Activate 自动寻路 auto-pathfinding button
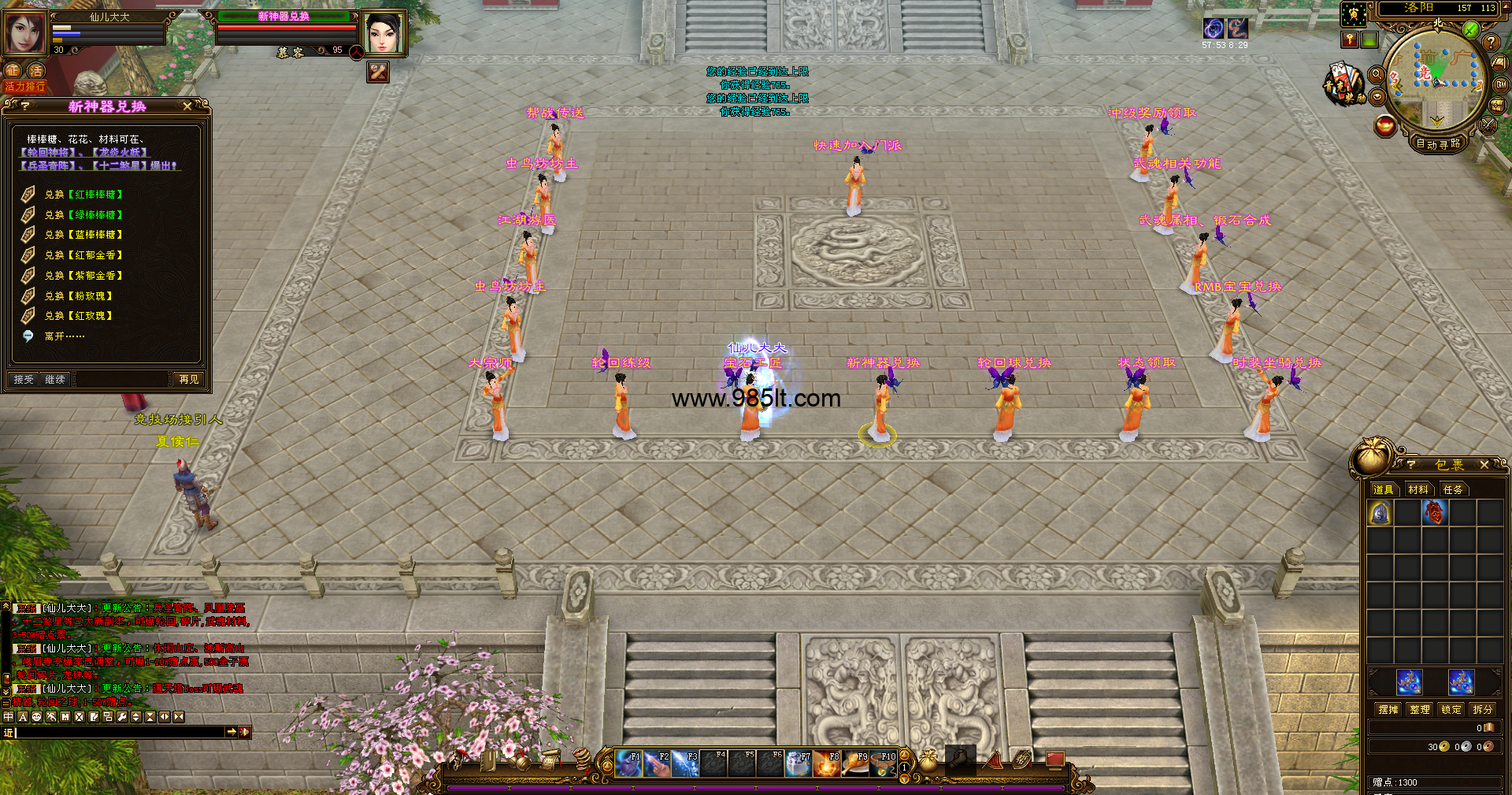 pos(1438,144)
